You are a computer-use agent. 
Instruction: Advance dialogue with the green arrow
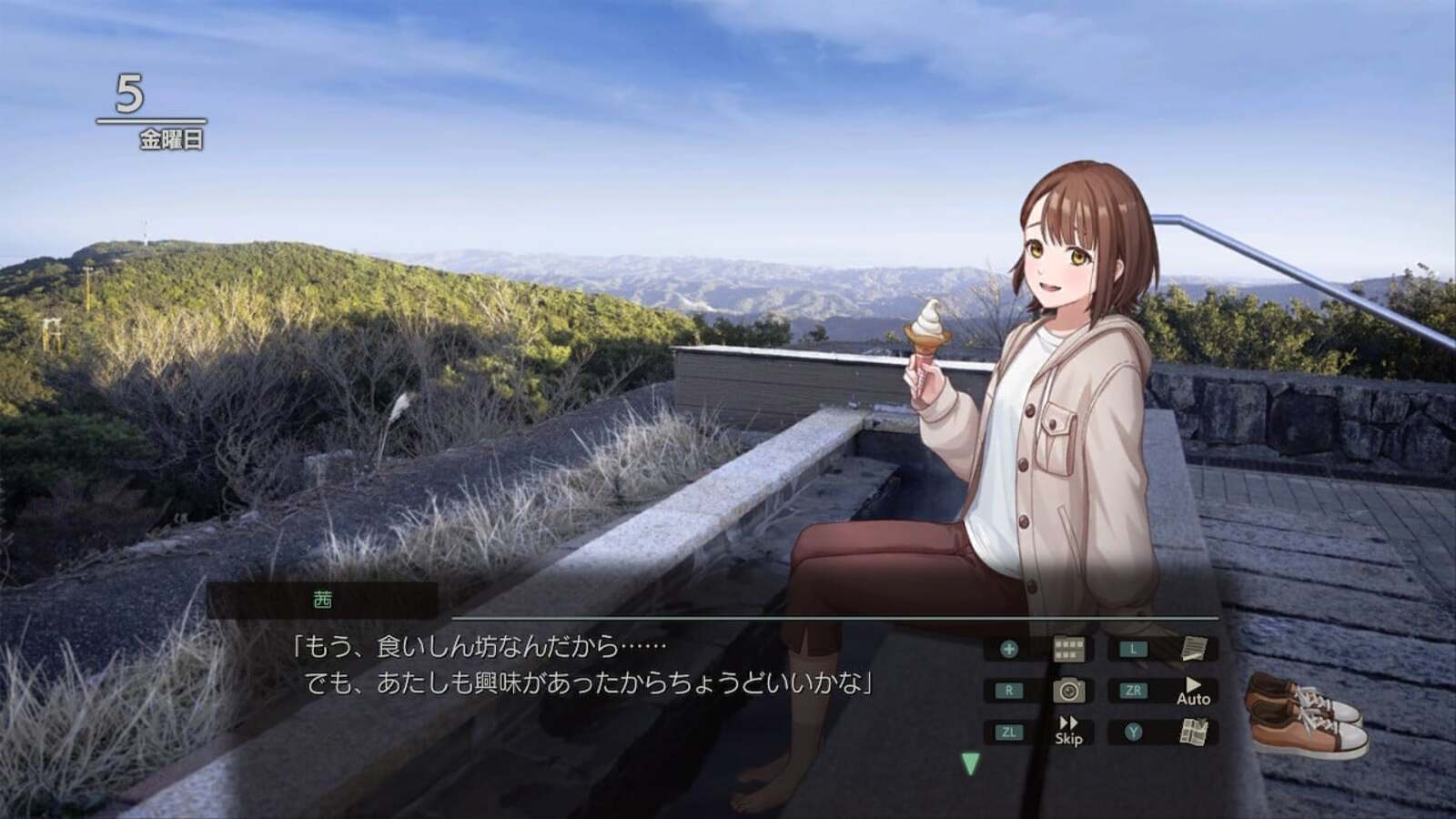pos(970,763)
